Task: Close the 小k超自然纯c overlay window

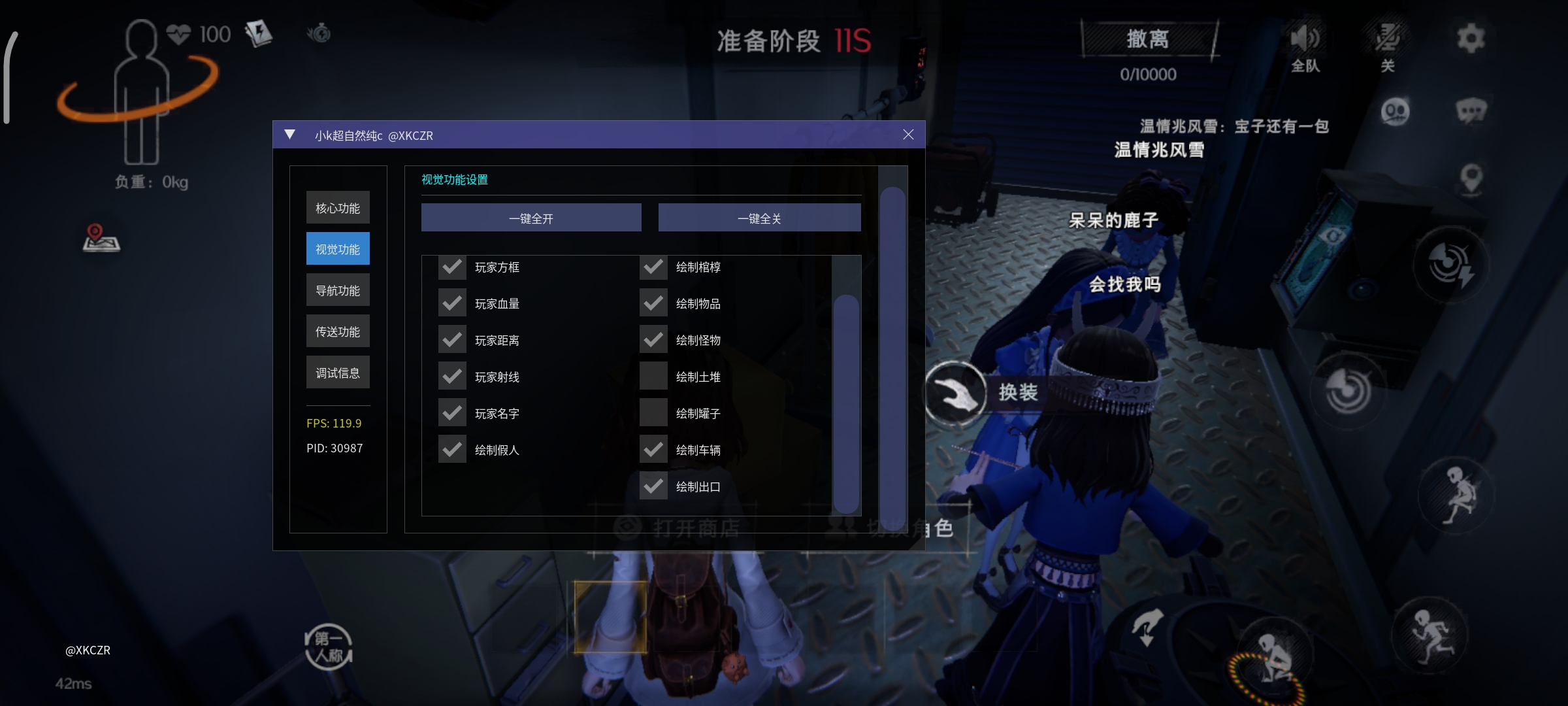Action: click(x=908, y=135)
